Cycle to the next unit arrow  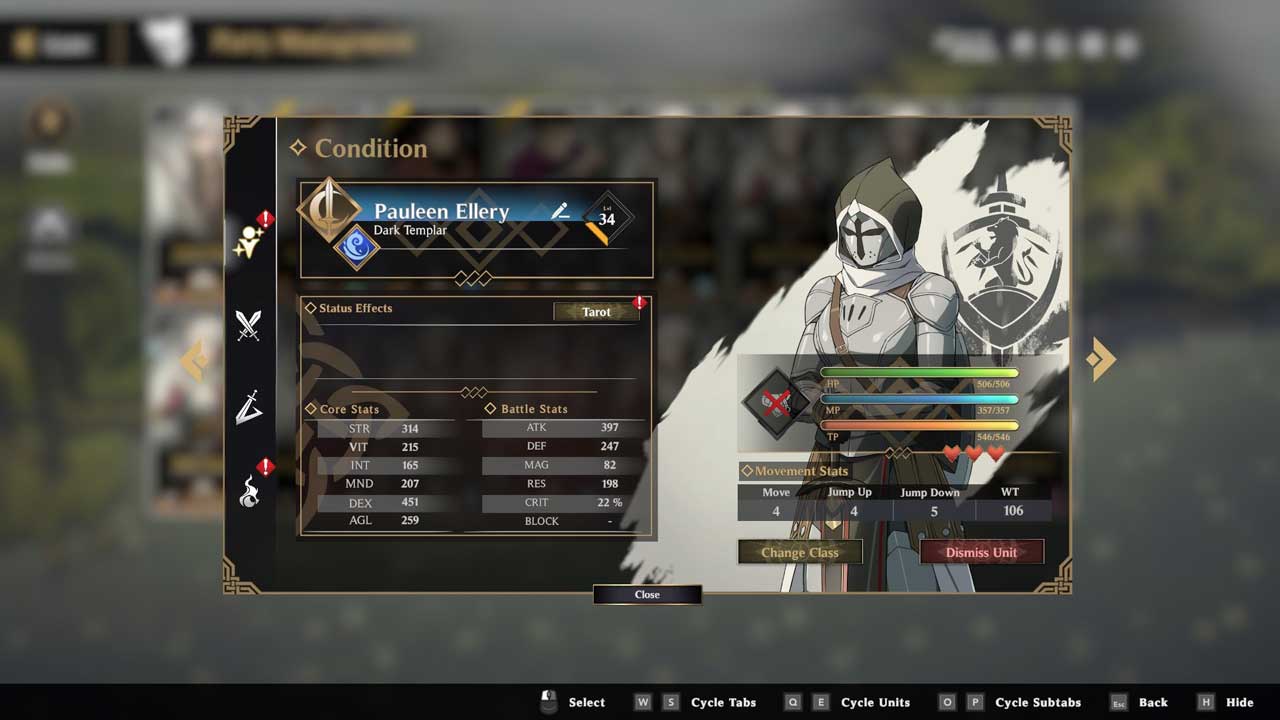[1100, 358]
